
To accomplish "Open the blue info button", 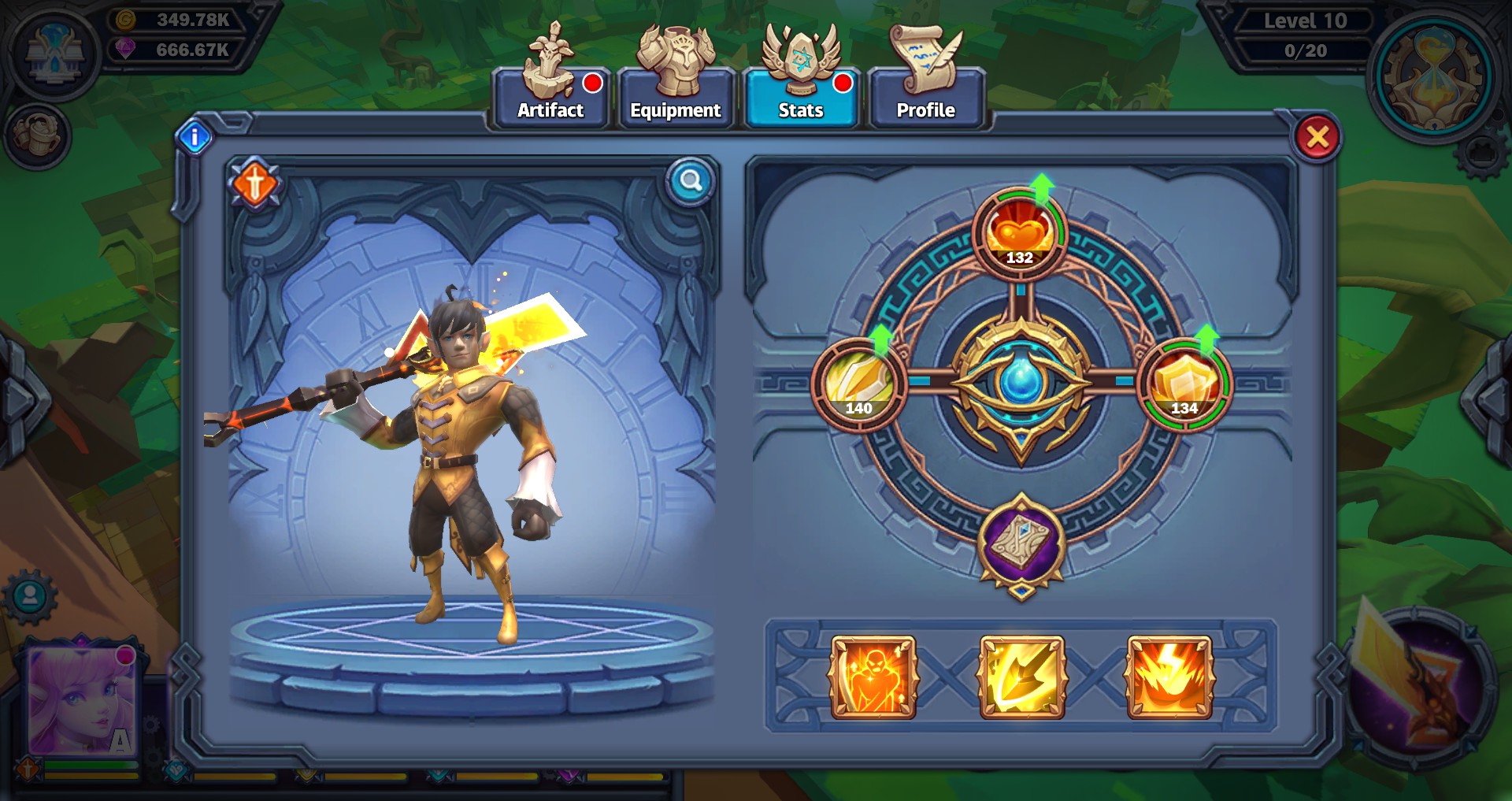I will 195,138.
